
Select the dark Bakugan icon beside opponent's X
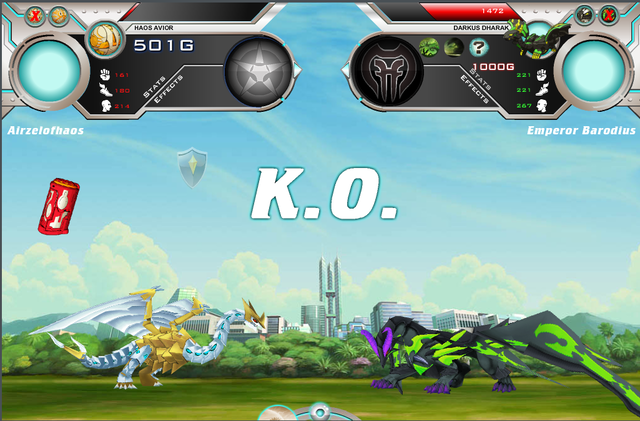coord(585,15)
